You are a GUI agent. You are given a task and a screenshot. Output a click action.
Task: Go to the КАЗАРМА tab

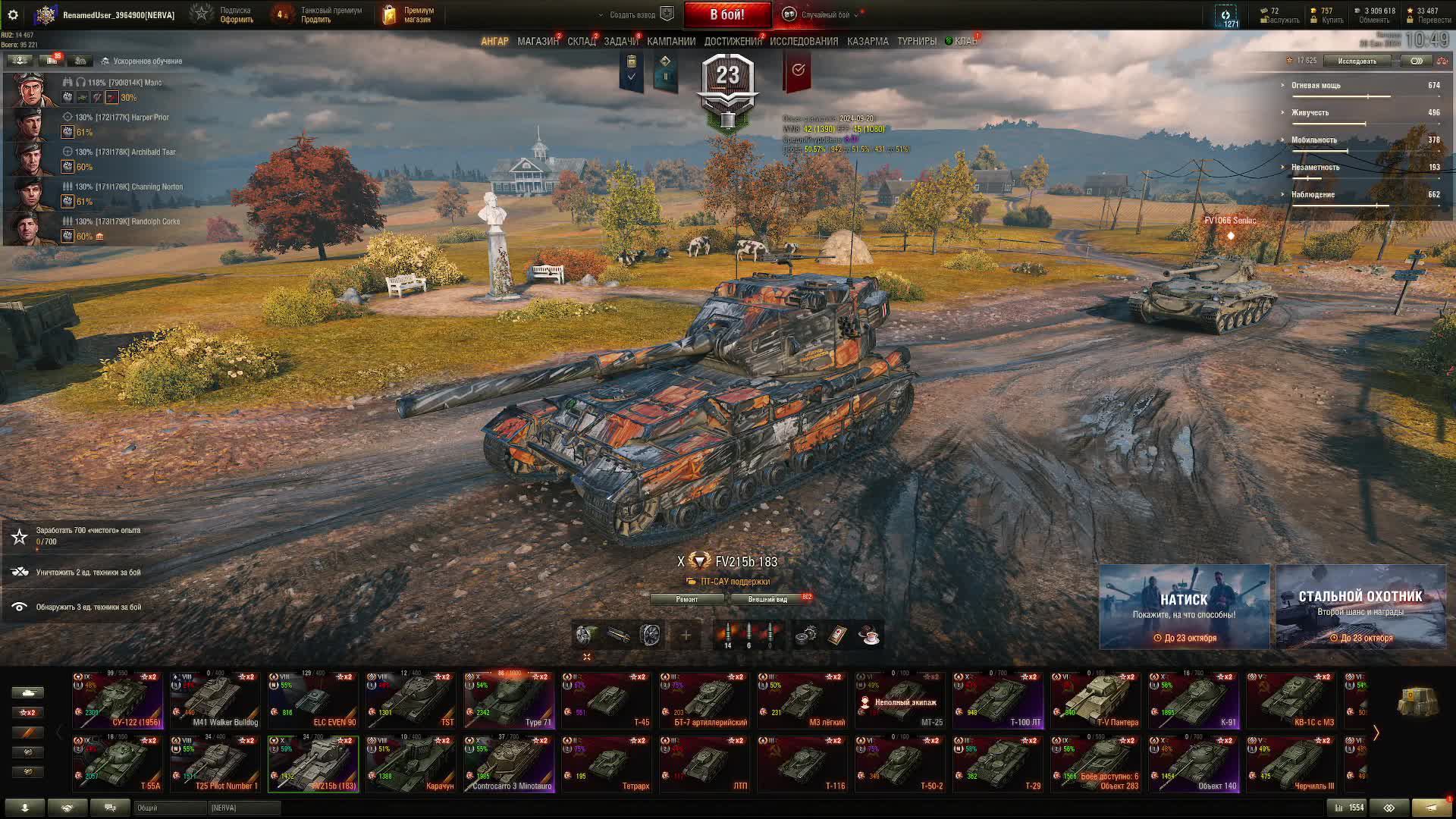point(868,42)
